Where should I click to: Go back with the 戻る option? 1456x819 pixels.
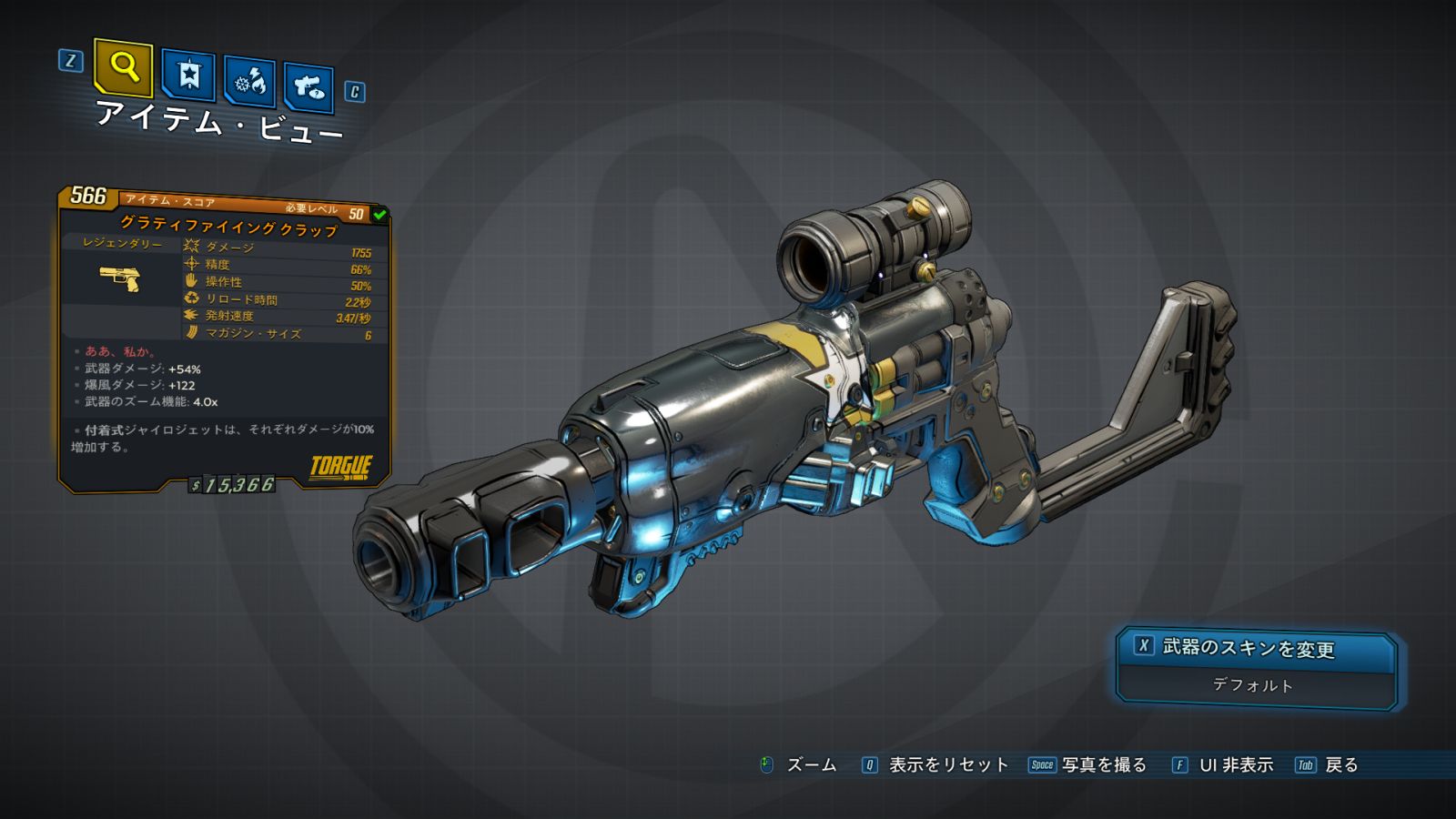(x=1340, y=765)
